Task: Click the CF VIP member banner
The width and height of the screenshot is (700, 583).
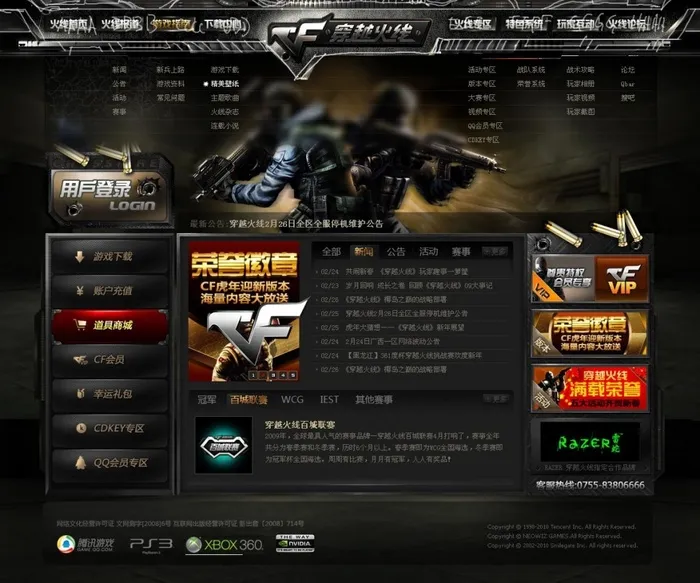Action: [x=589, y=278]
